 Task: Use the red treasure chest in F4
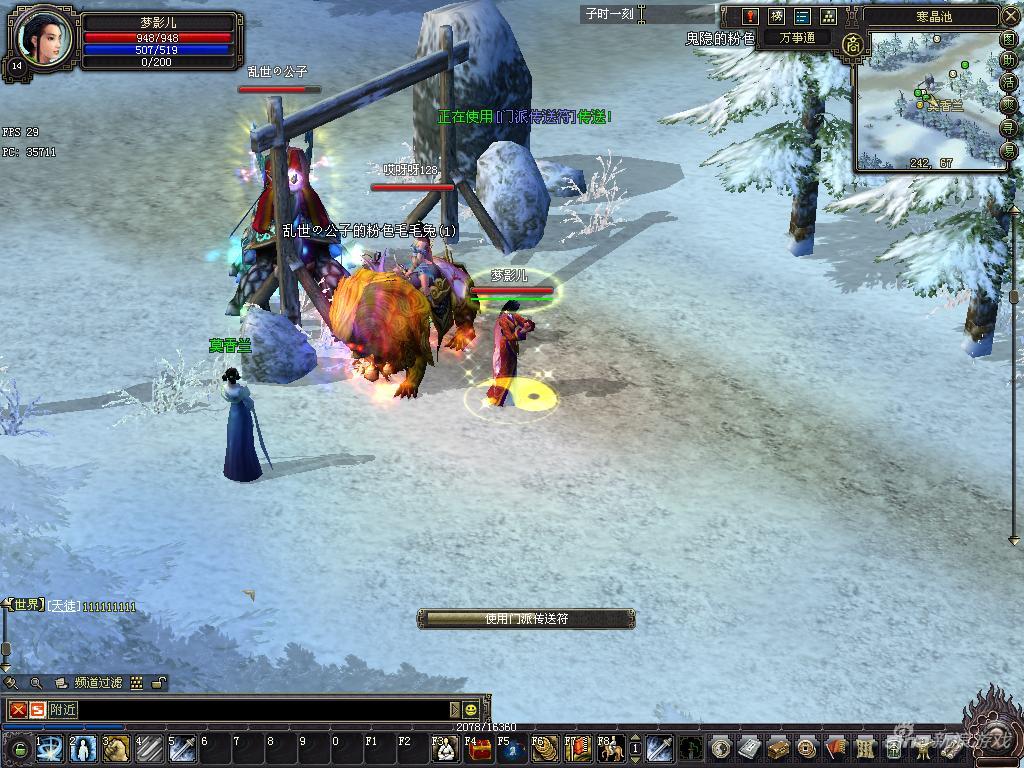481,748
